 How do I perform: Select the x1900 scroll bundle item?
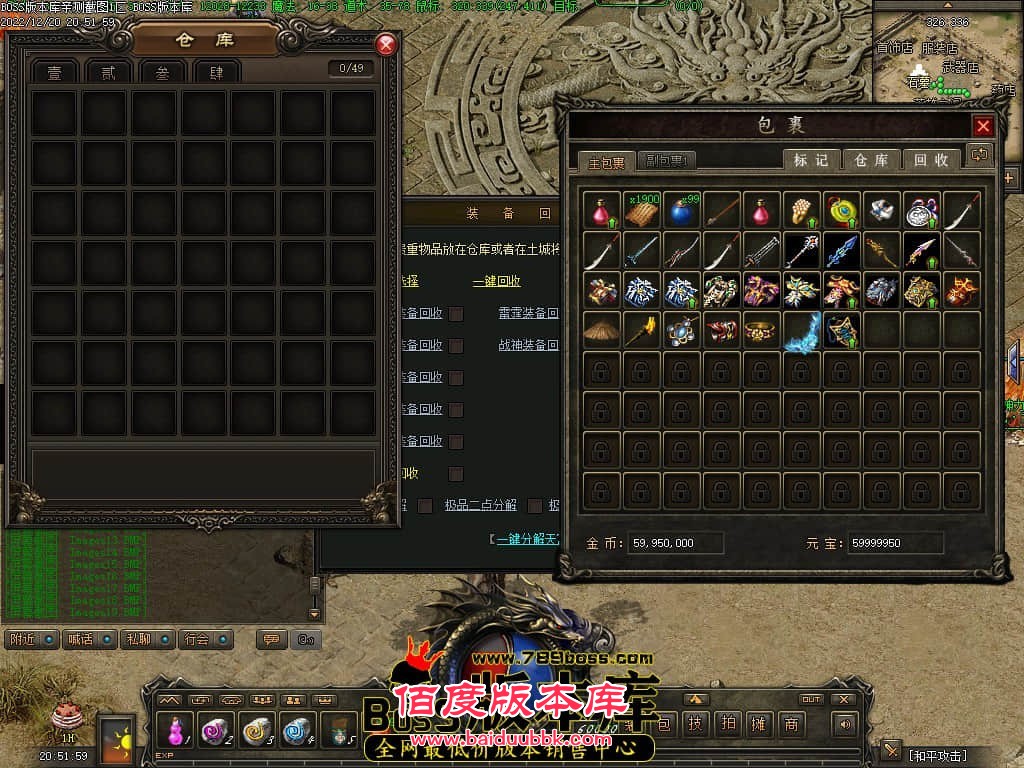pos(642,211)
